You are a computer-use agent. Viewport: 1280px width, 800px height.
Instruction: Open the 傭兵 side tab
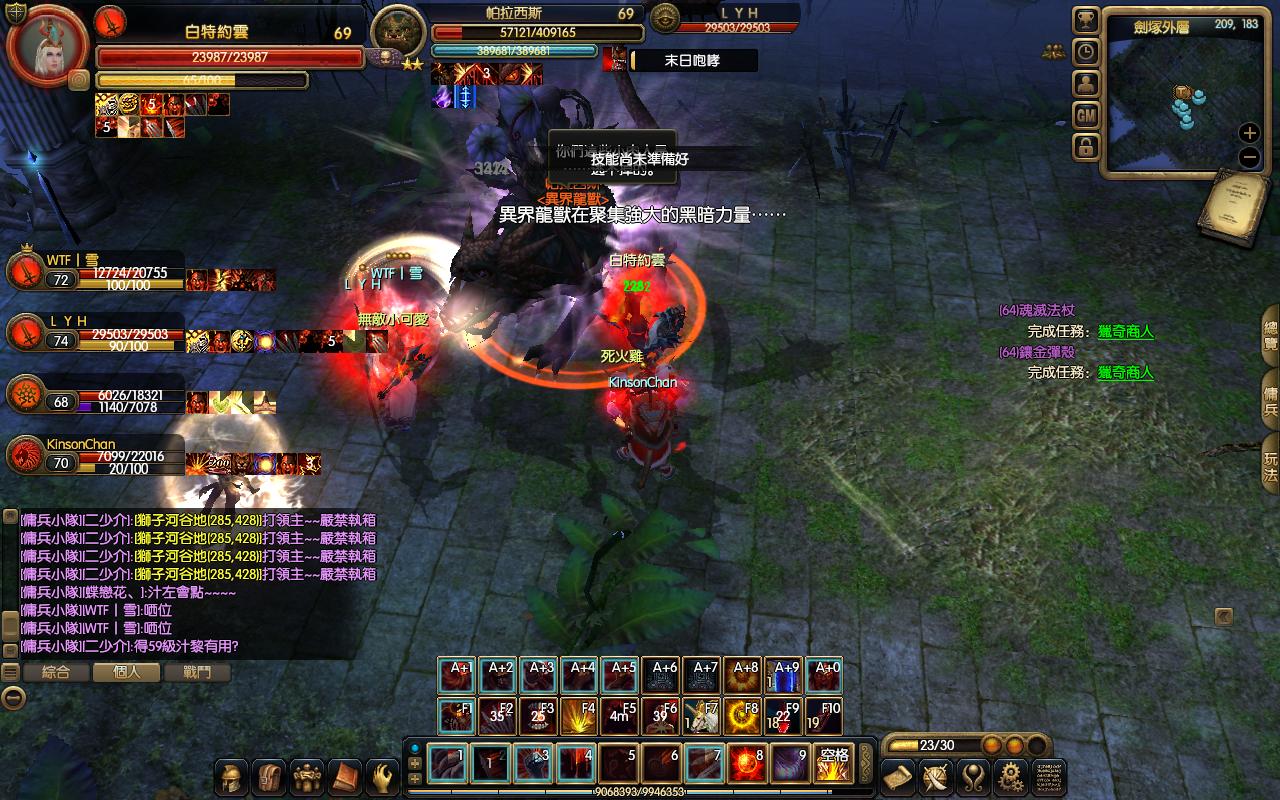coord(1271,395)
